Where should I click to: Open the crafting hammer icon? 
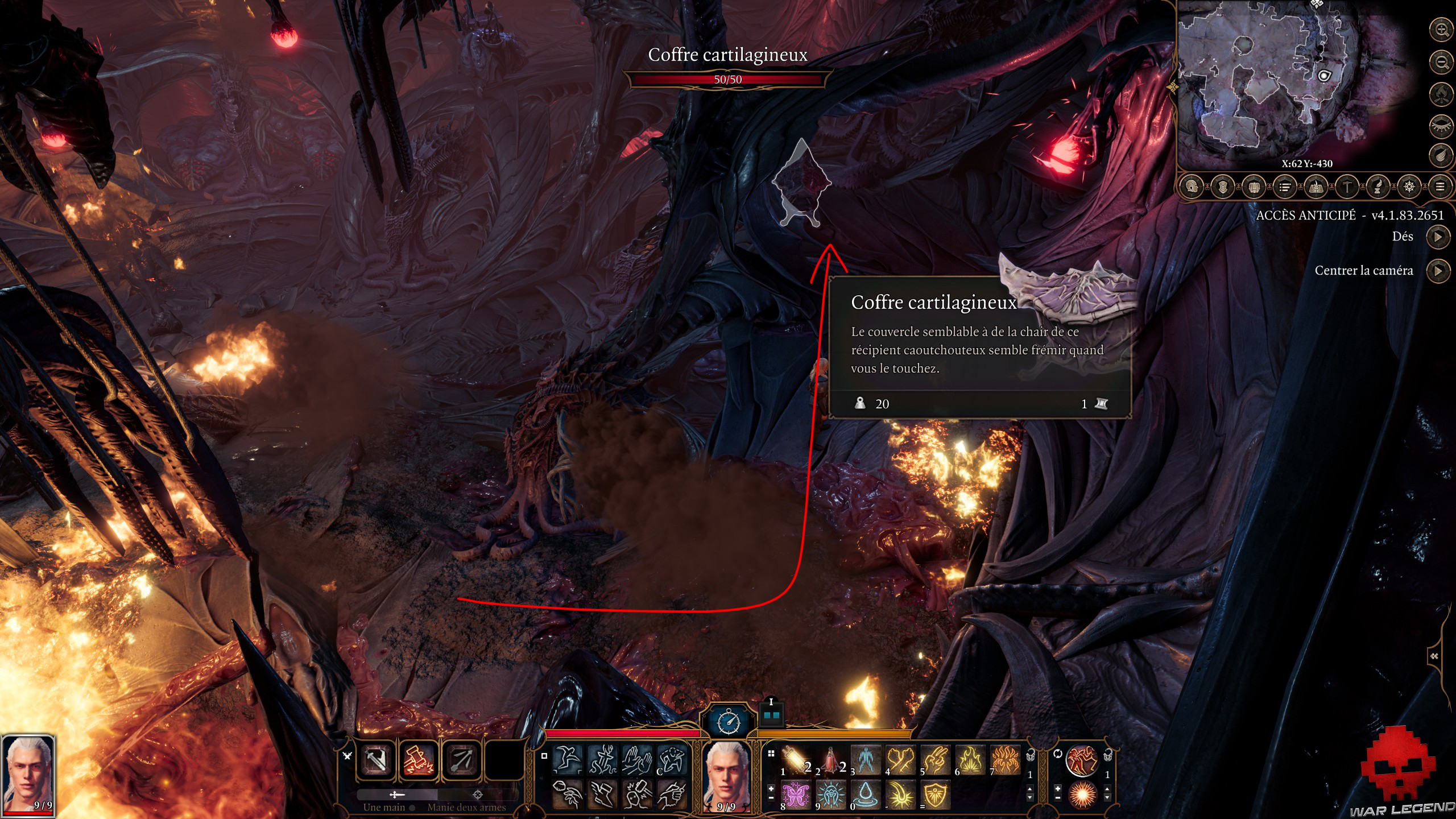click(1347, 185)
